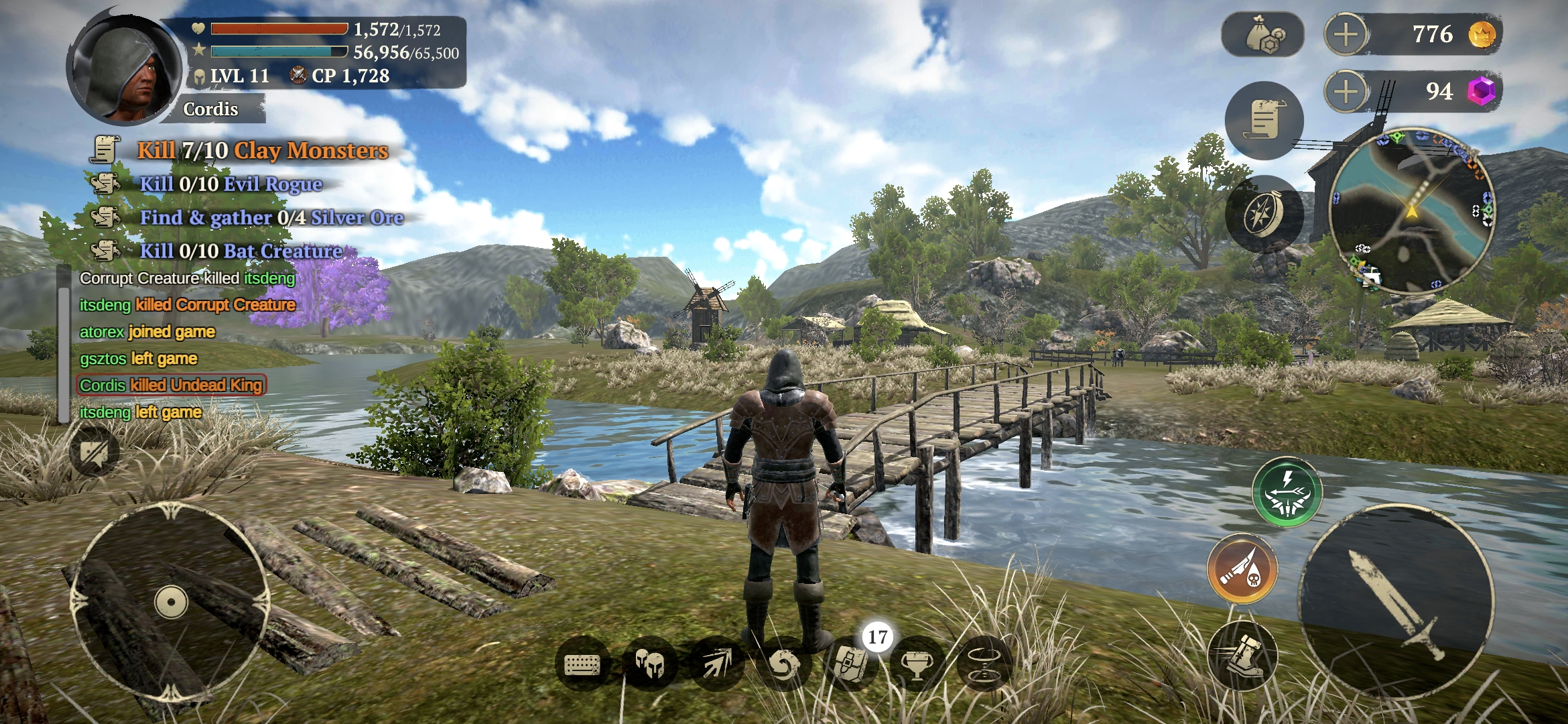Open Cordis's hooded character portrait
1568x724 pixels.
[125, 70]
